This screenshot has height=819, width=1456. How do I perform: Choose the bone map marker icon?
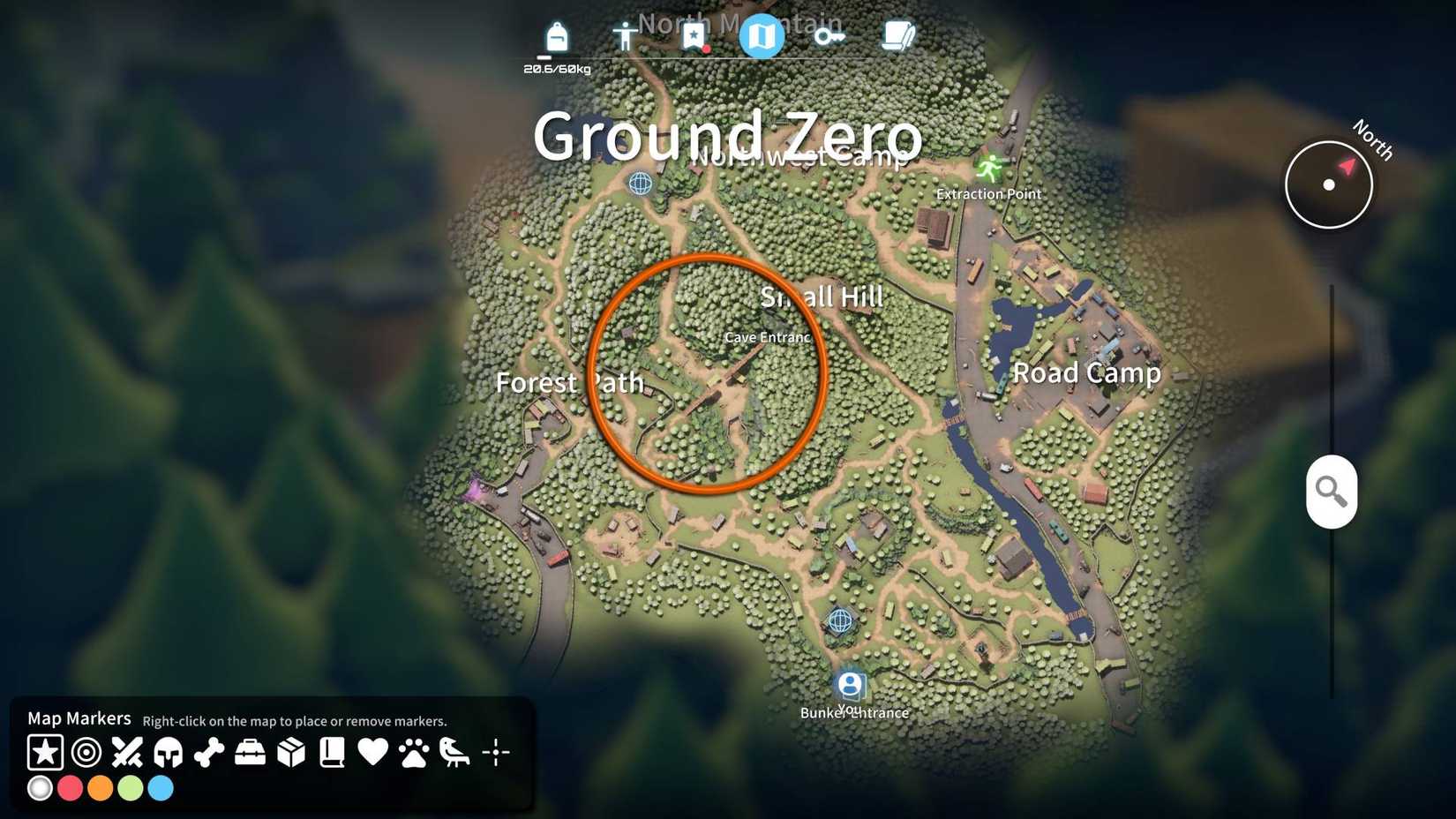(x=208, y=753)
